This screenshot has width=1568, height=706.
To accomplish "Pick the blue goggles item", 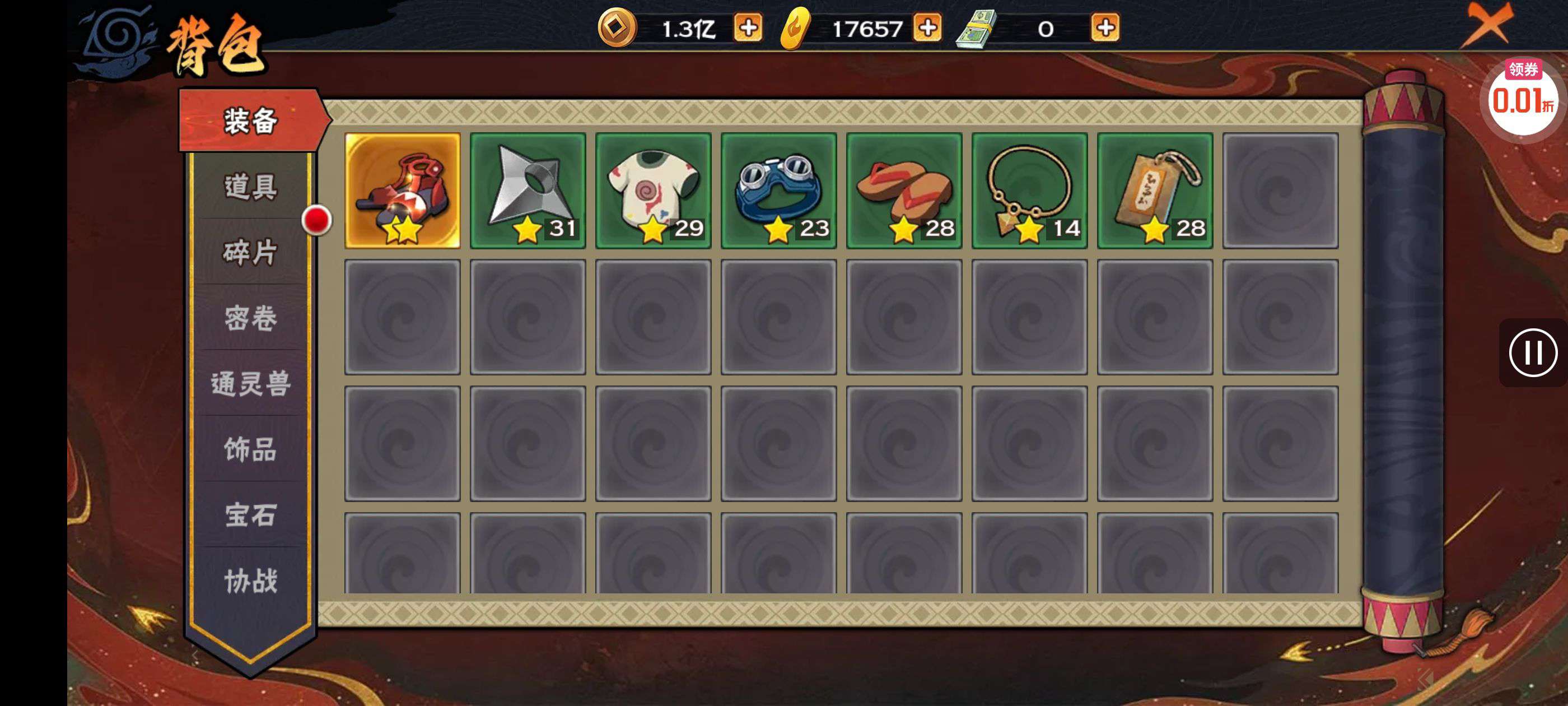I will pyautogui.click(x=778, y=191).
